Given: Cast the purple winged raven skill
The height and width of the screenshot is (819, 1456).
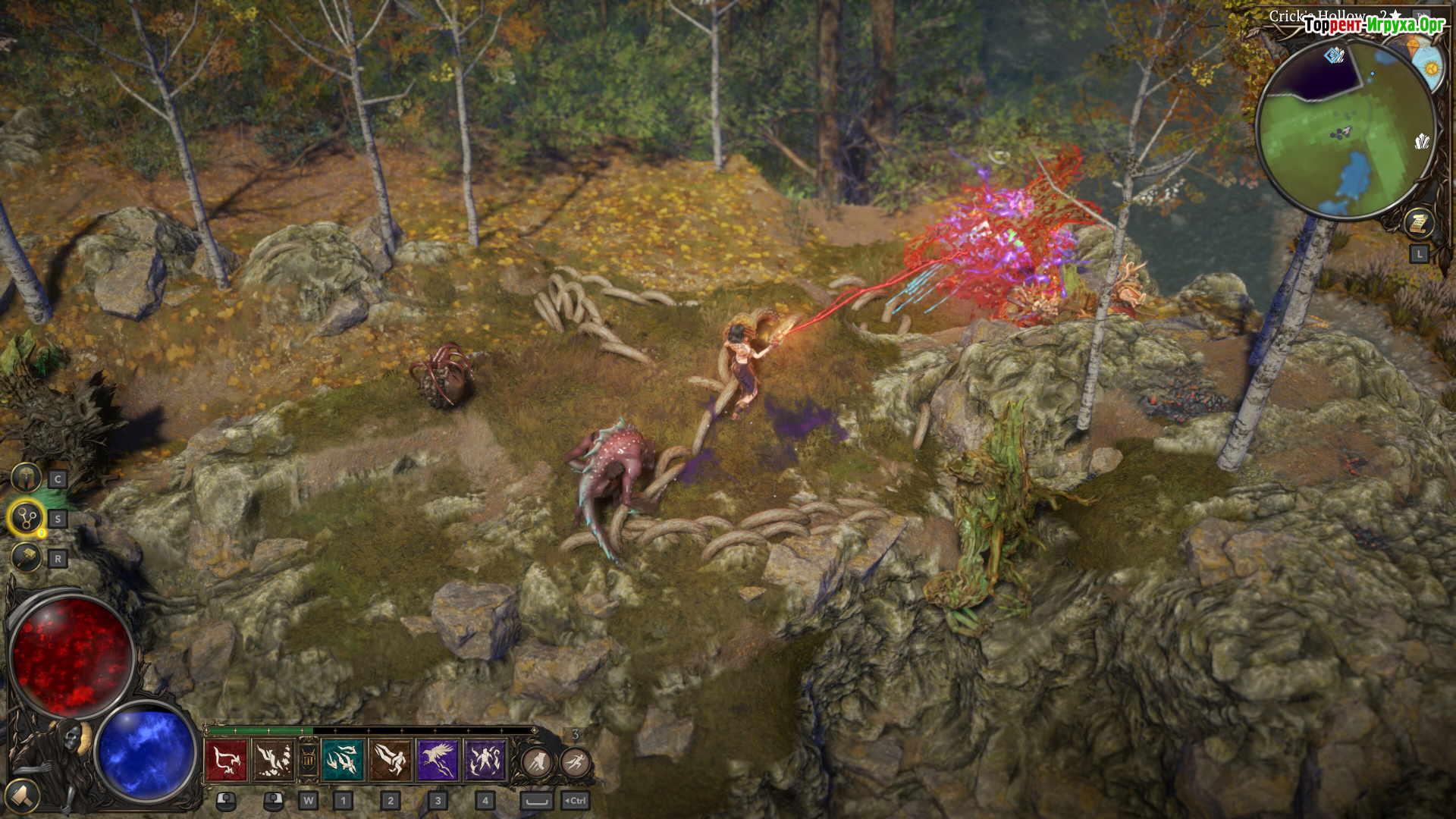Looking at the screenshot, I should [x=438, y=760].
